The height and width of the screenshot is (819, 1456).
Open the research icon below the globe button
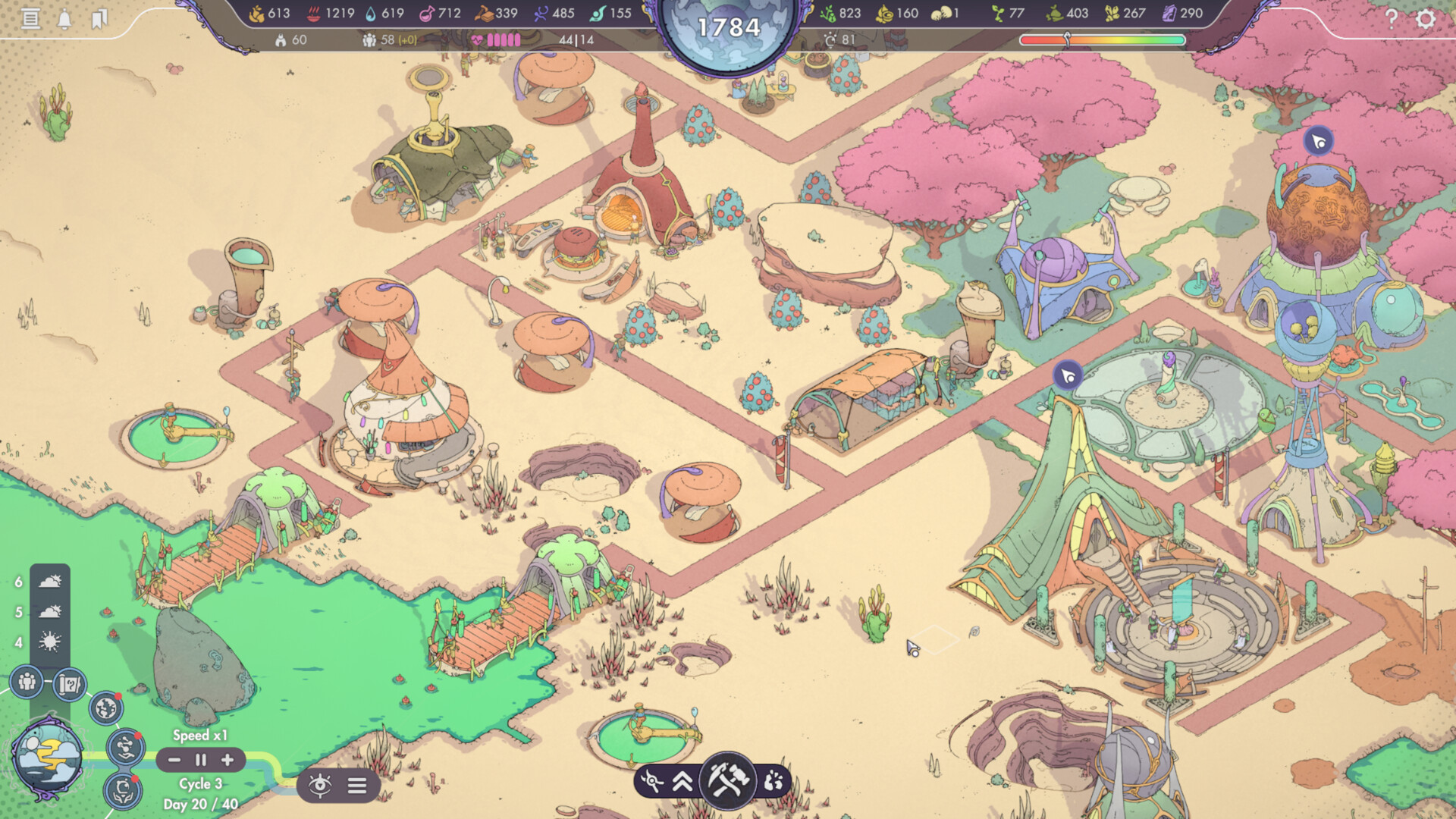click(124, 746)
